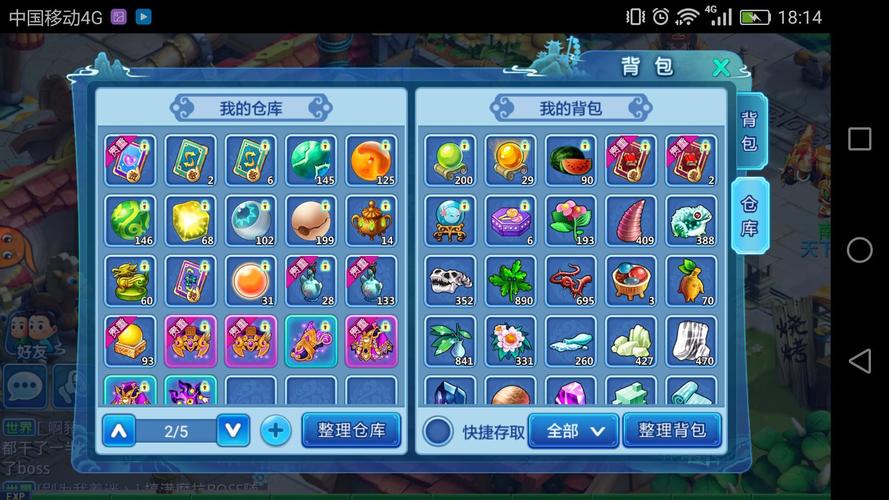Select the red worm item
This screenshot has height=500, width=889.
click(570, 281)
